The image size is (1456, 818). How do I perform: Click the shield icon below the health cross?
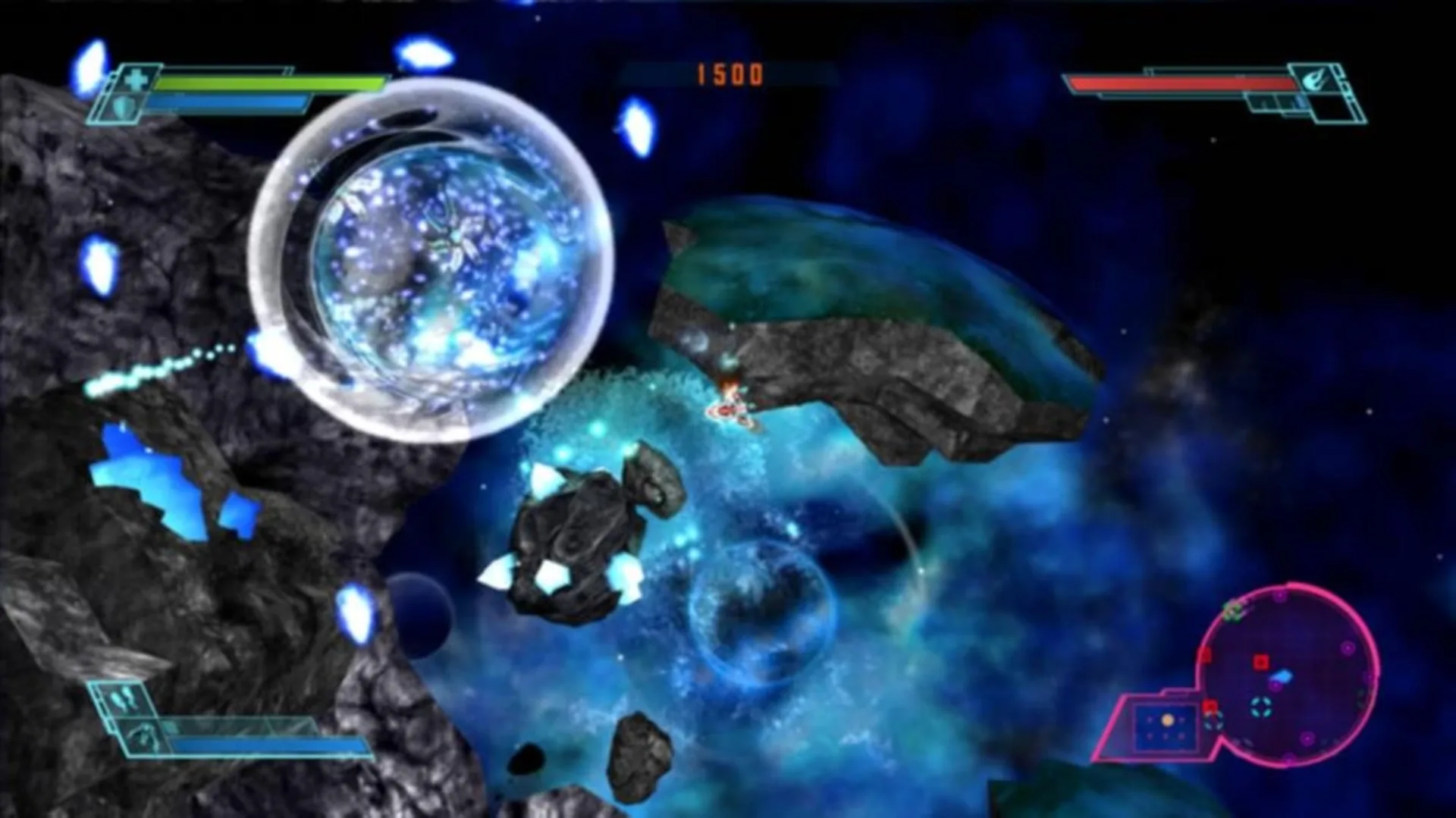pos(123,108)
